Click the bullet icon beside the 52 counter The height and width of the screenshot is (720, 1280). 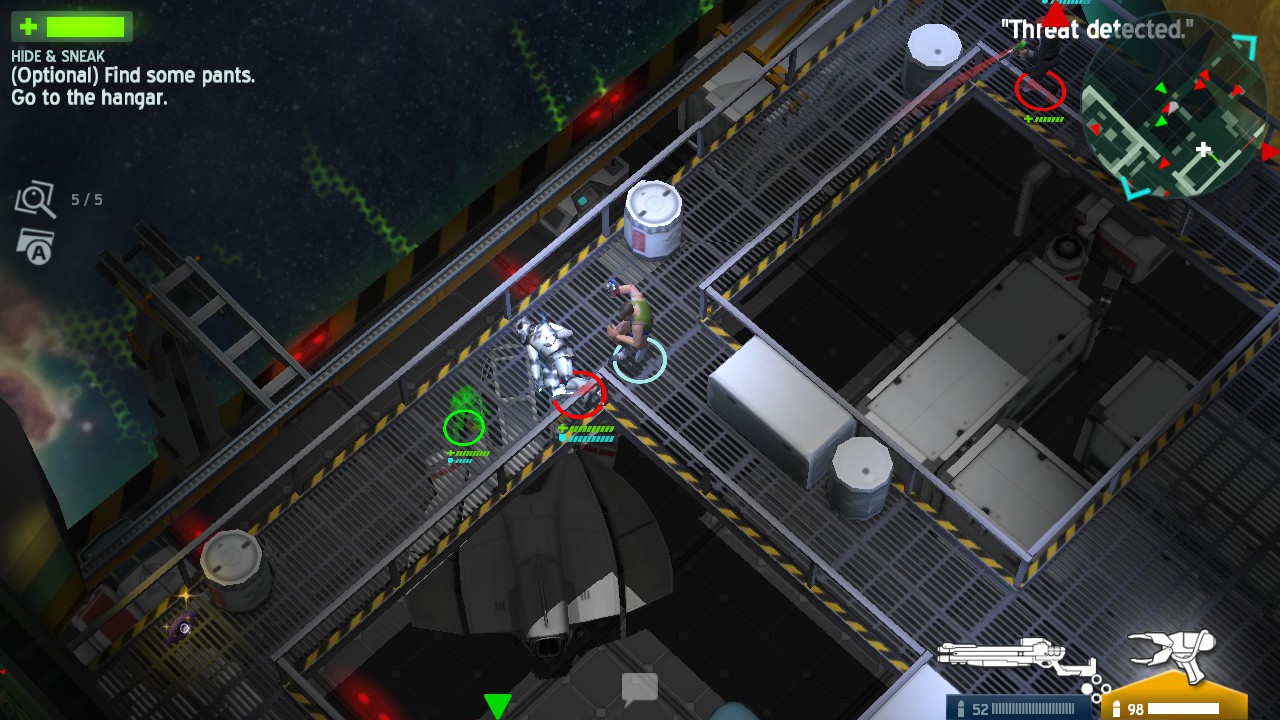tap(961, 707)
